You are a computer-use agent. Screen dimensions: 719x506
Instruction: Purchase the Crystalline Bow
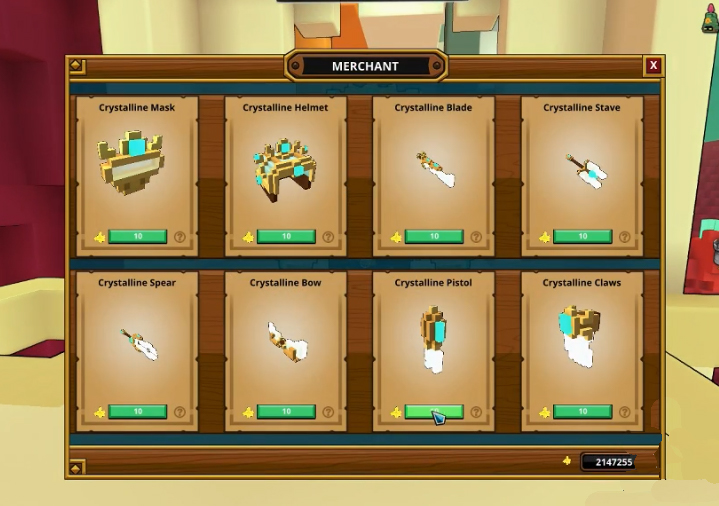(286, 412)
